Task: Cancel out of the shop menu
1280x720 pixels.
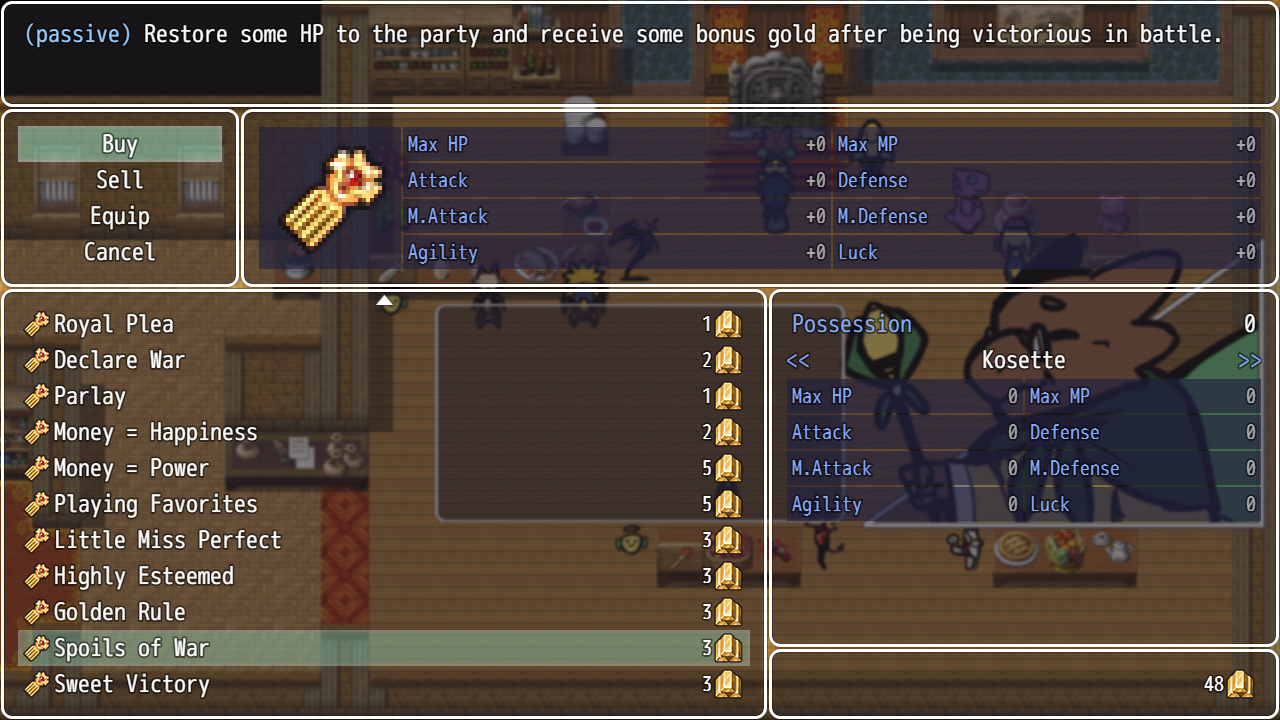Action: pos(120,252)
